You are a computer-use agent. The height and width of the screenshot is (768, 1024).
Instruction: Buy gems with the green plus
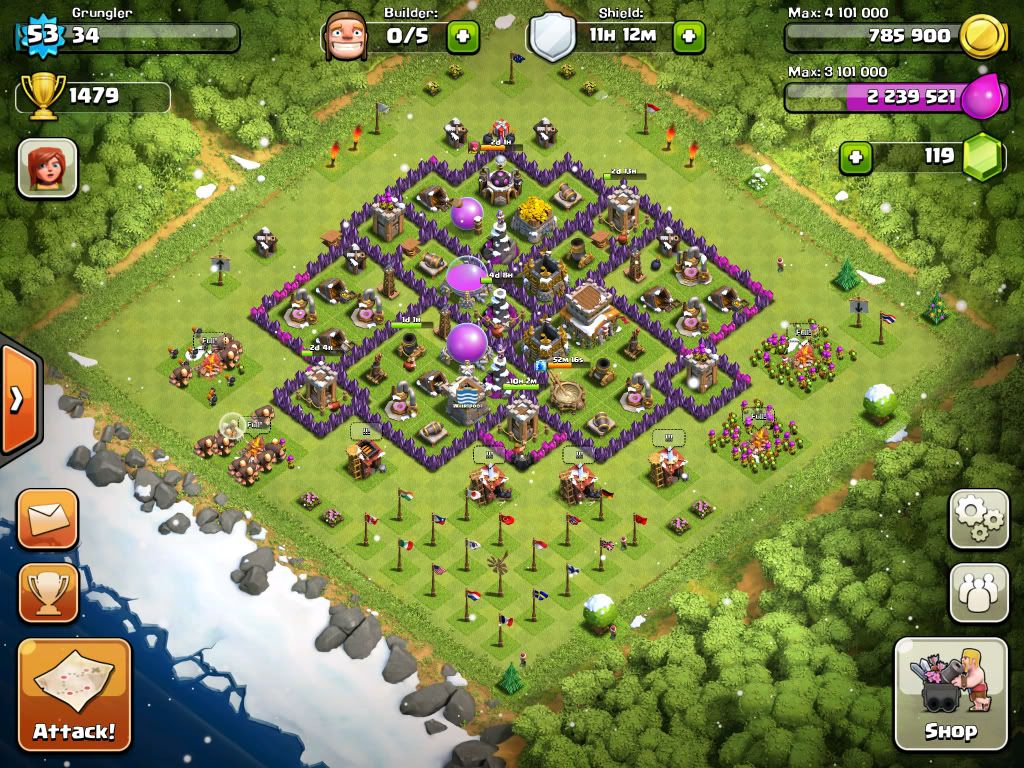click(855, 157)
